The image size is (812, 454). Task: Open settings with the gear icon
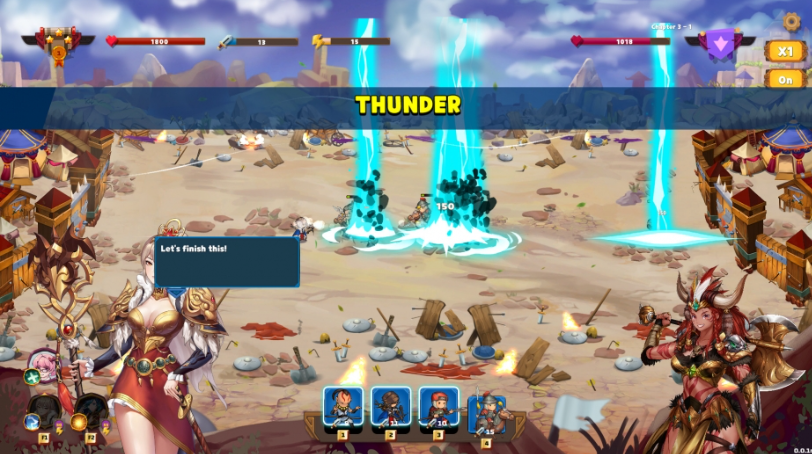click(x=791, y=21)
